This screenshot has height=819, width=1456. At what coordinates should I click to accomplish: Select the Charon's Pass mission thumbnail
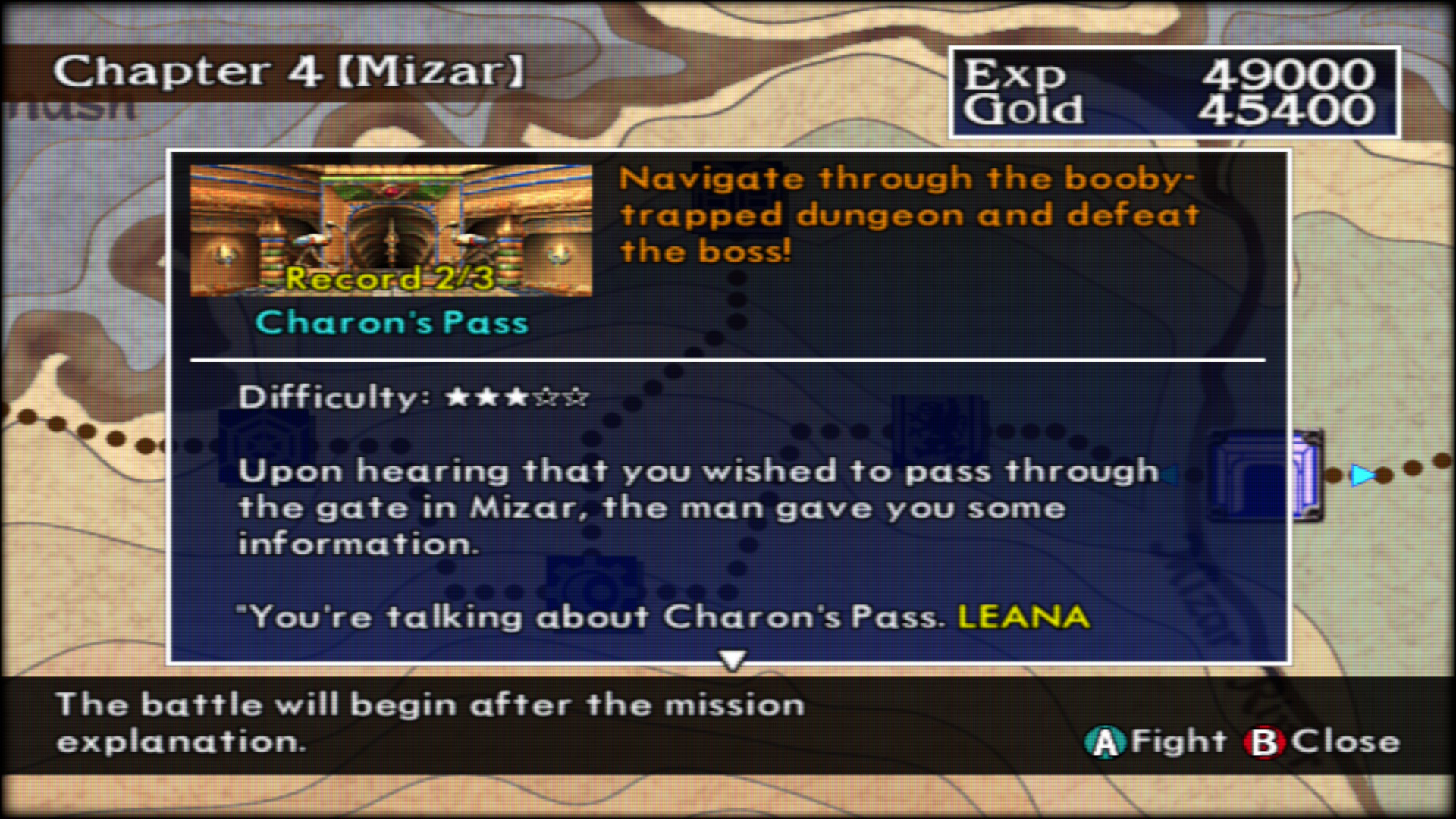(x=391, y=230)
